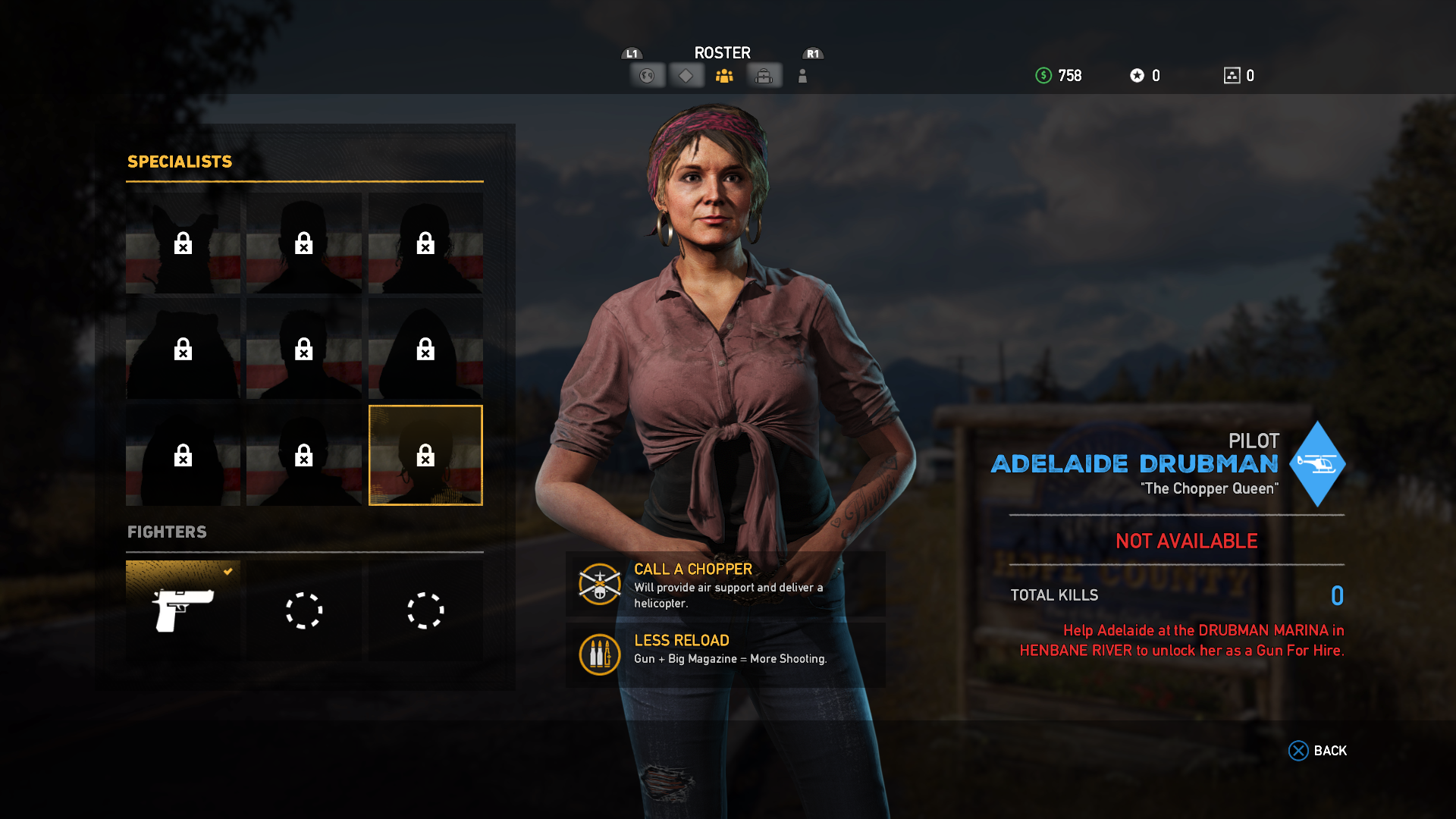The height and width of the screenshot is (819, 1456).
Task: Select the highlighted Adelaide Drubman specialist slot
Action: [x=425, y=455]
